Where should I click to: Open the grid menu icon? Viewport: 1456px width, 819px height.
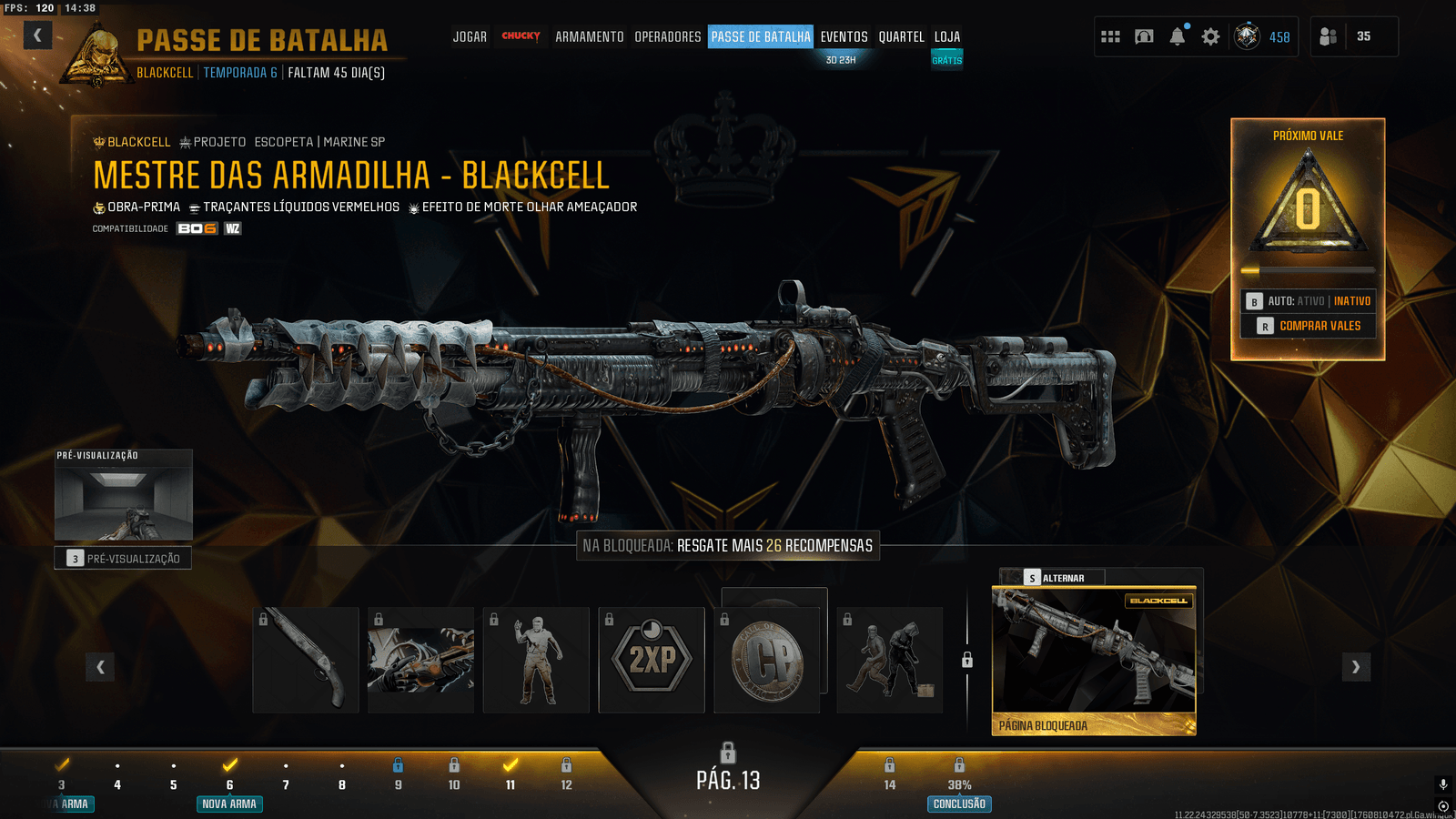click(x=1110, y=36)
